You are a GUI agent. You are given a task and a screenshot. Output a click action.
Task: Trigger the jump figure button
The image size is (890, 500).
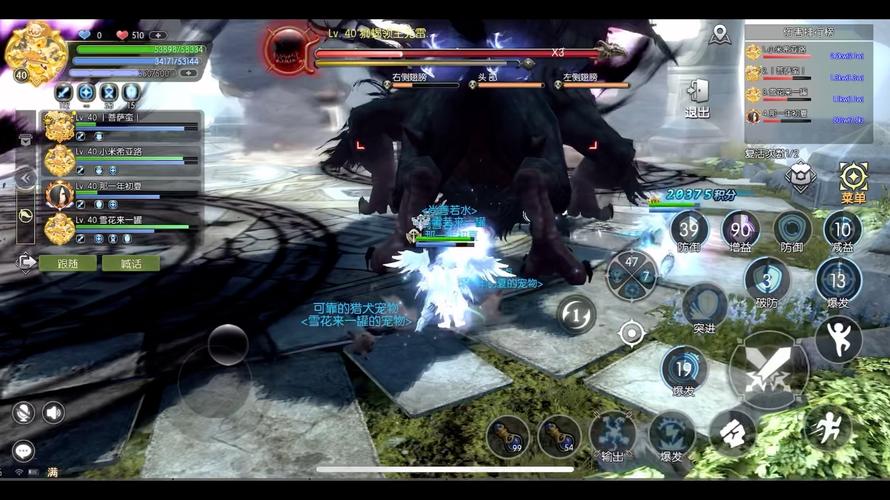tap(838, 339)
